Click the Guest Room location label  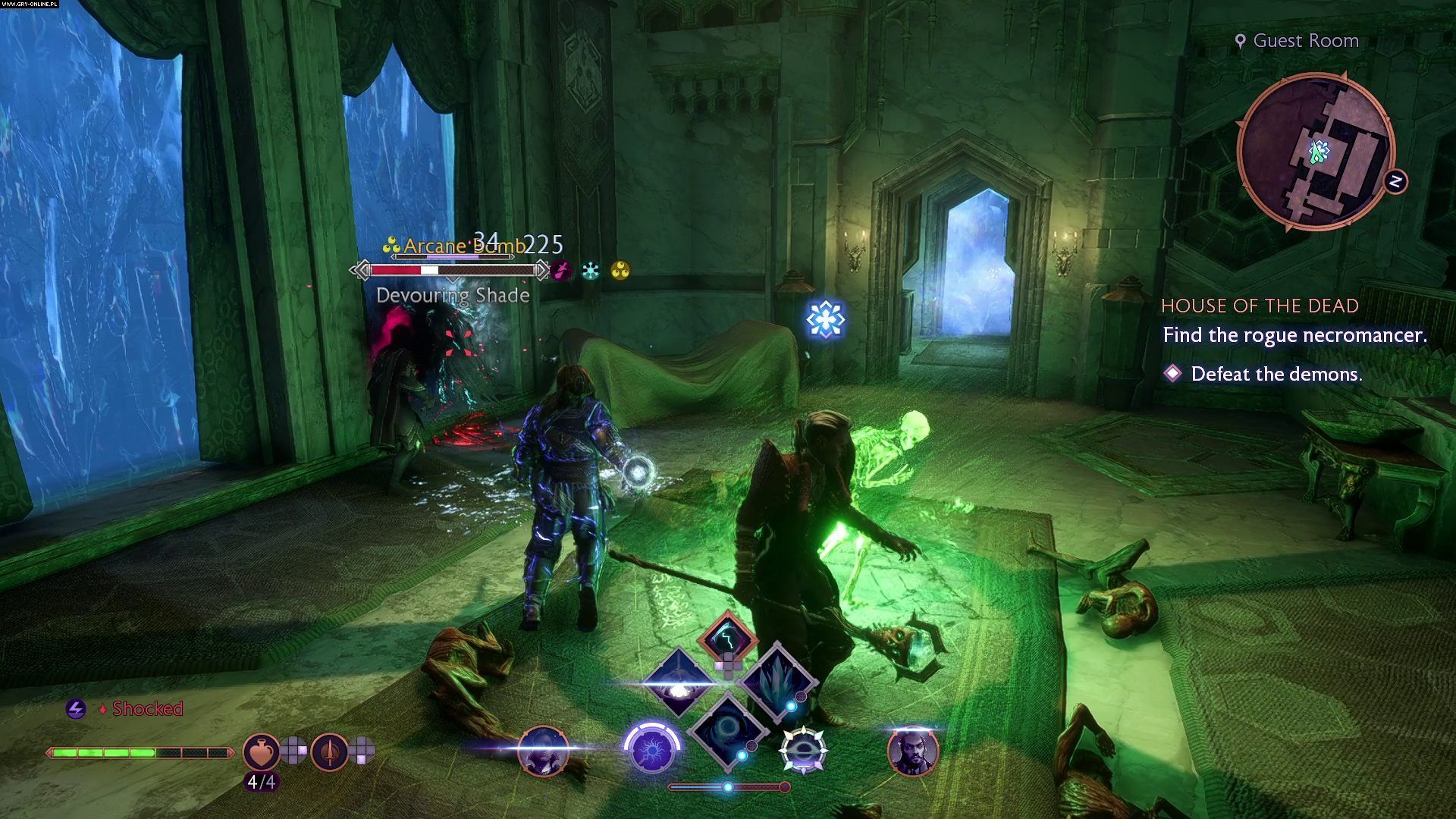[x=1304, y=41]
